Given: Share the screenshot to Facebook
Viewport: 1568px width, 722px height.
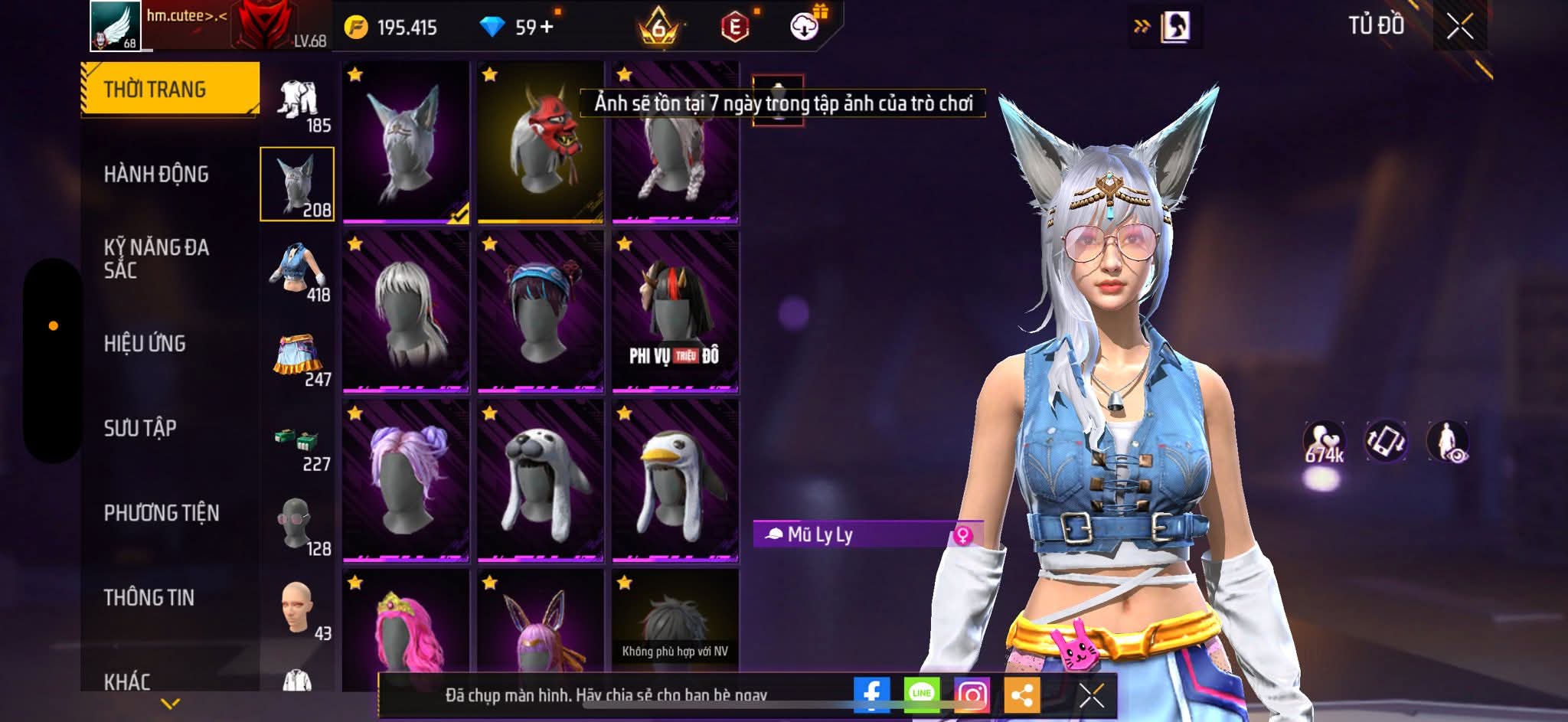Looking at the screenshot, I should (871, 694).
